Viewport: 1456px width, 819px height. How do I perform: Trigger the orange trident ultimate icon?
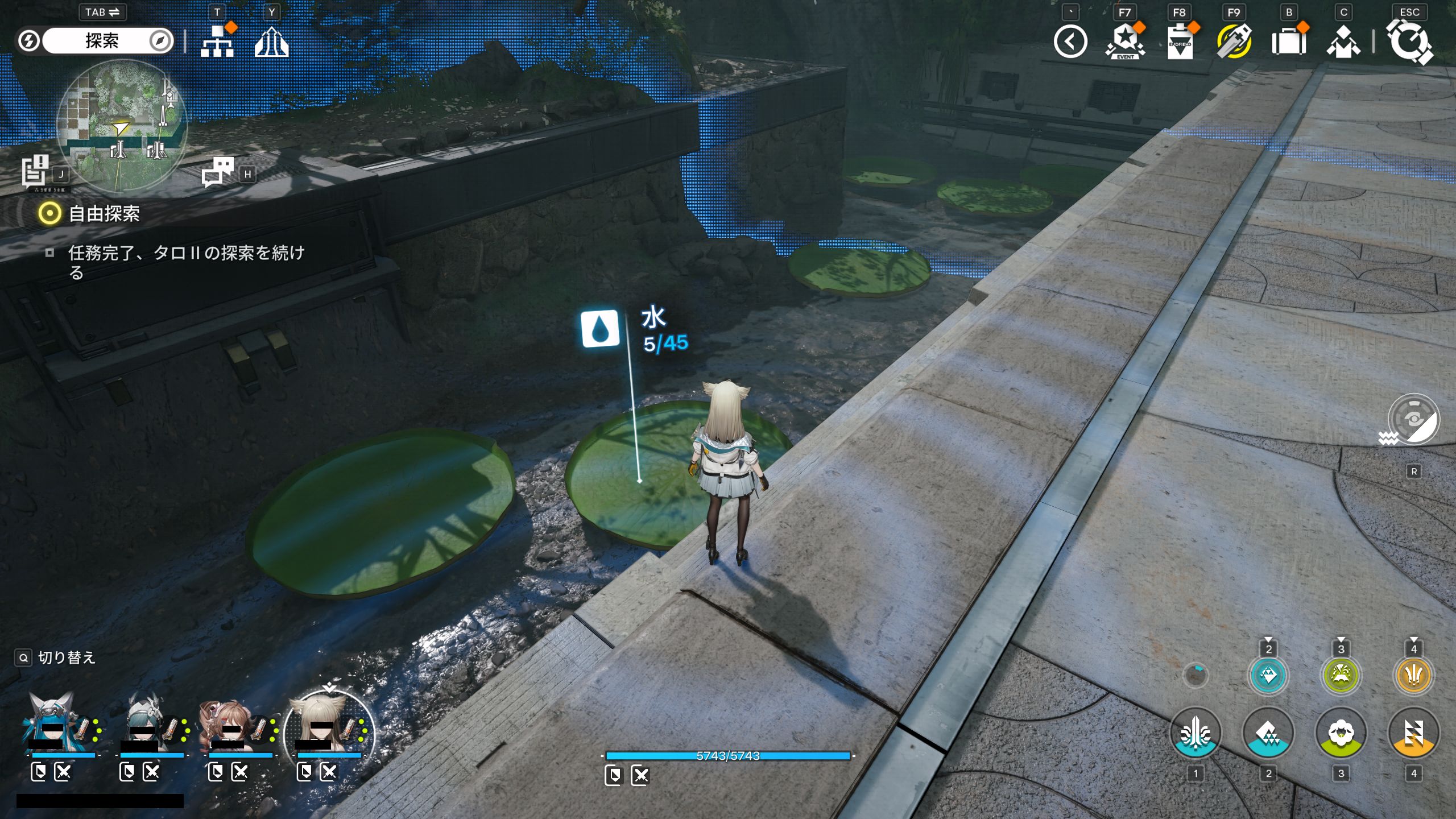pyautogui.click(x=1413, y=676)
